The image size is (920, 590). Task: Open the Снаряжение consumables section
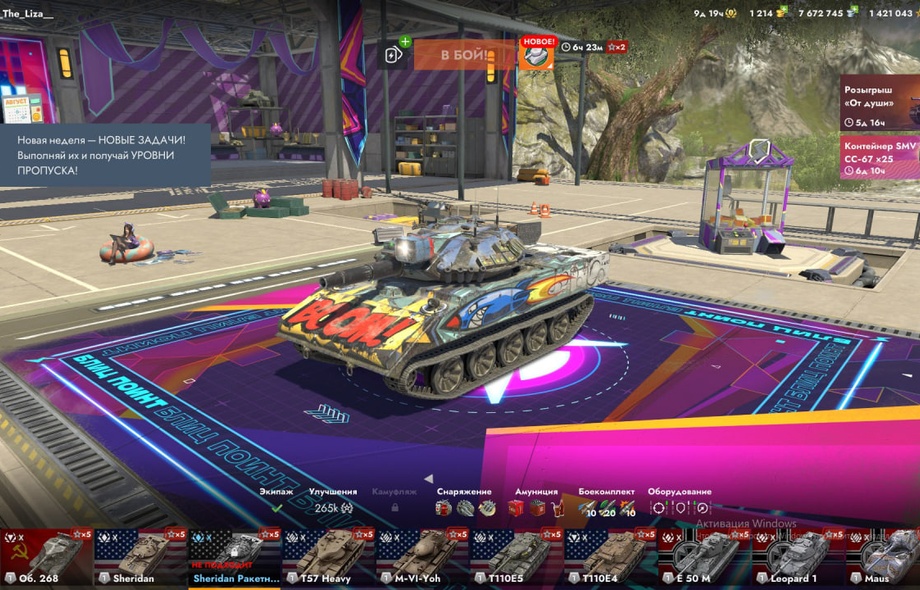(x=464, y=502)
